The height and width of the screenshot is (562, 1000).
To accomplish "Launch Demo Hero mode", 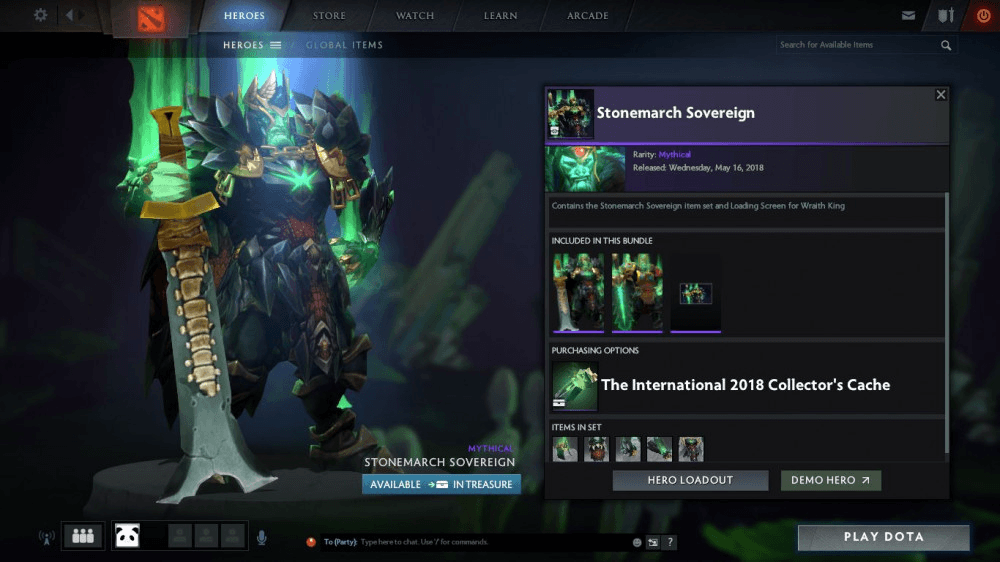I will 830,480.
